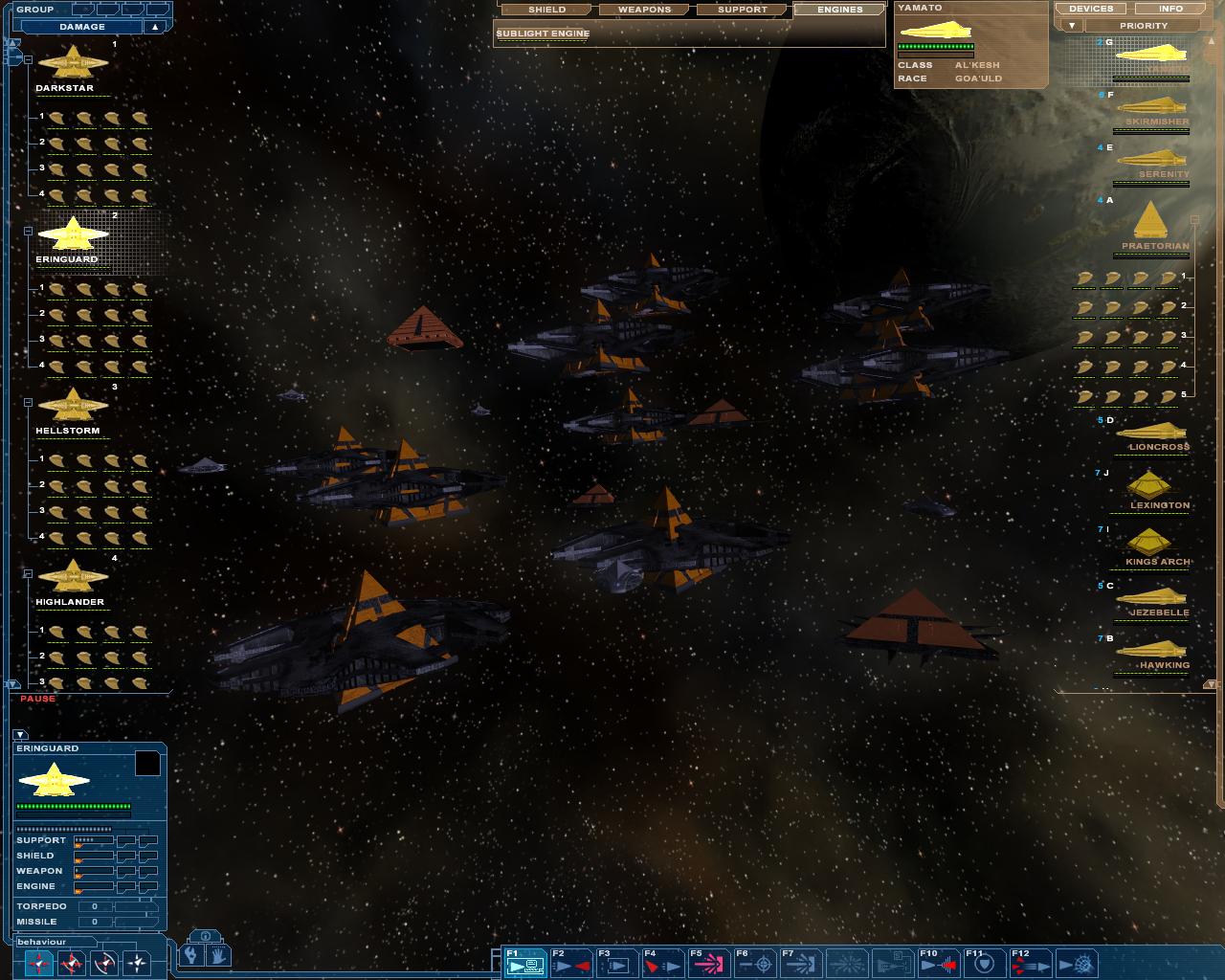Screen dimensions: 1225x980
Task: Select the Highlander ship entry
Action: pyautogui.click(x=71, y=579)
